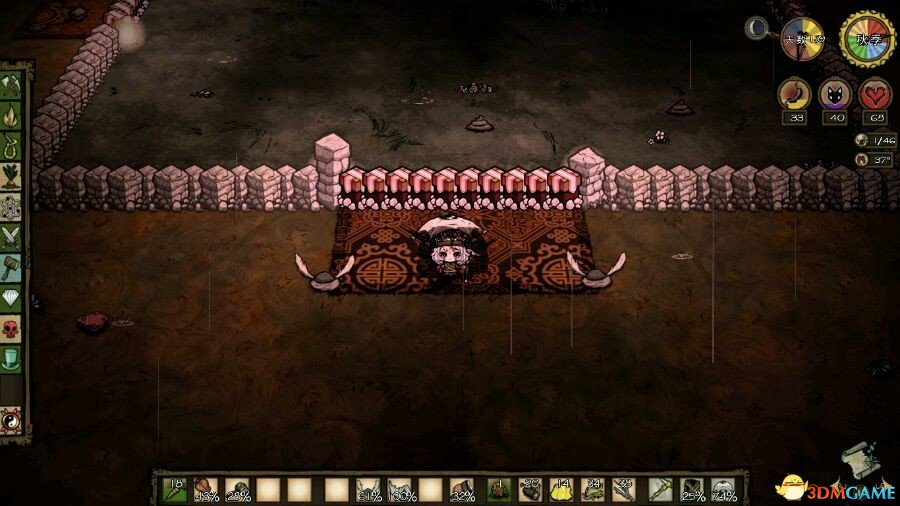
Task: Open the Structures hammer tab
Action: click(13, 268)
